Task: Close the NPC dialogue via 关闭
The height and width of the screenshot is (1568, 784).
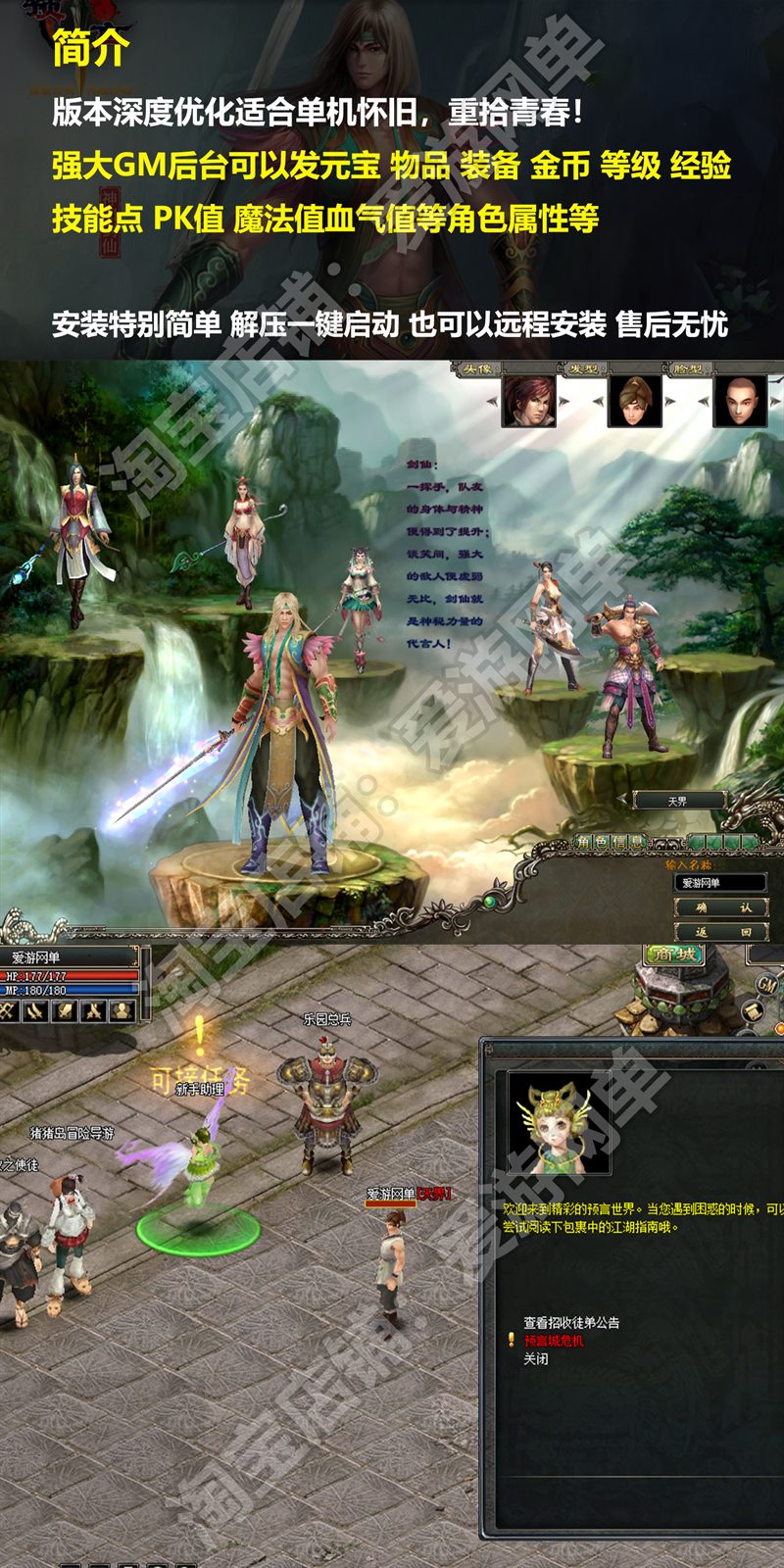Action: [x=536, y=1359]
